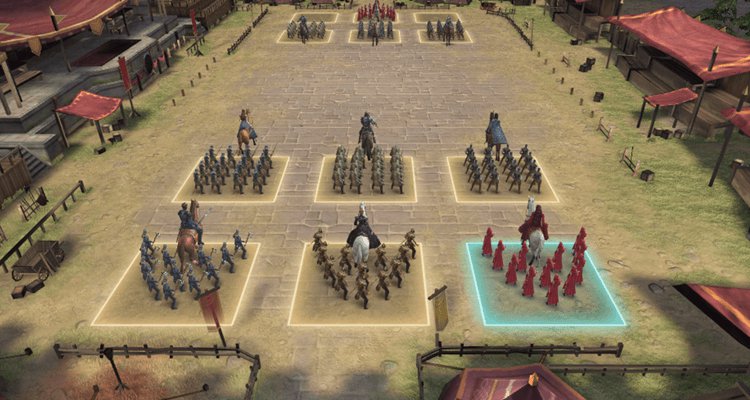Viewport: 750px width, 400px height.
Task: Pick the middle-row left formation squad
Action: (x=232, y=173)
